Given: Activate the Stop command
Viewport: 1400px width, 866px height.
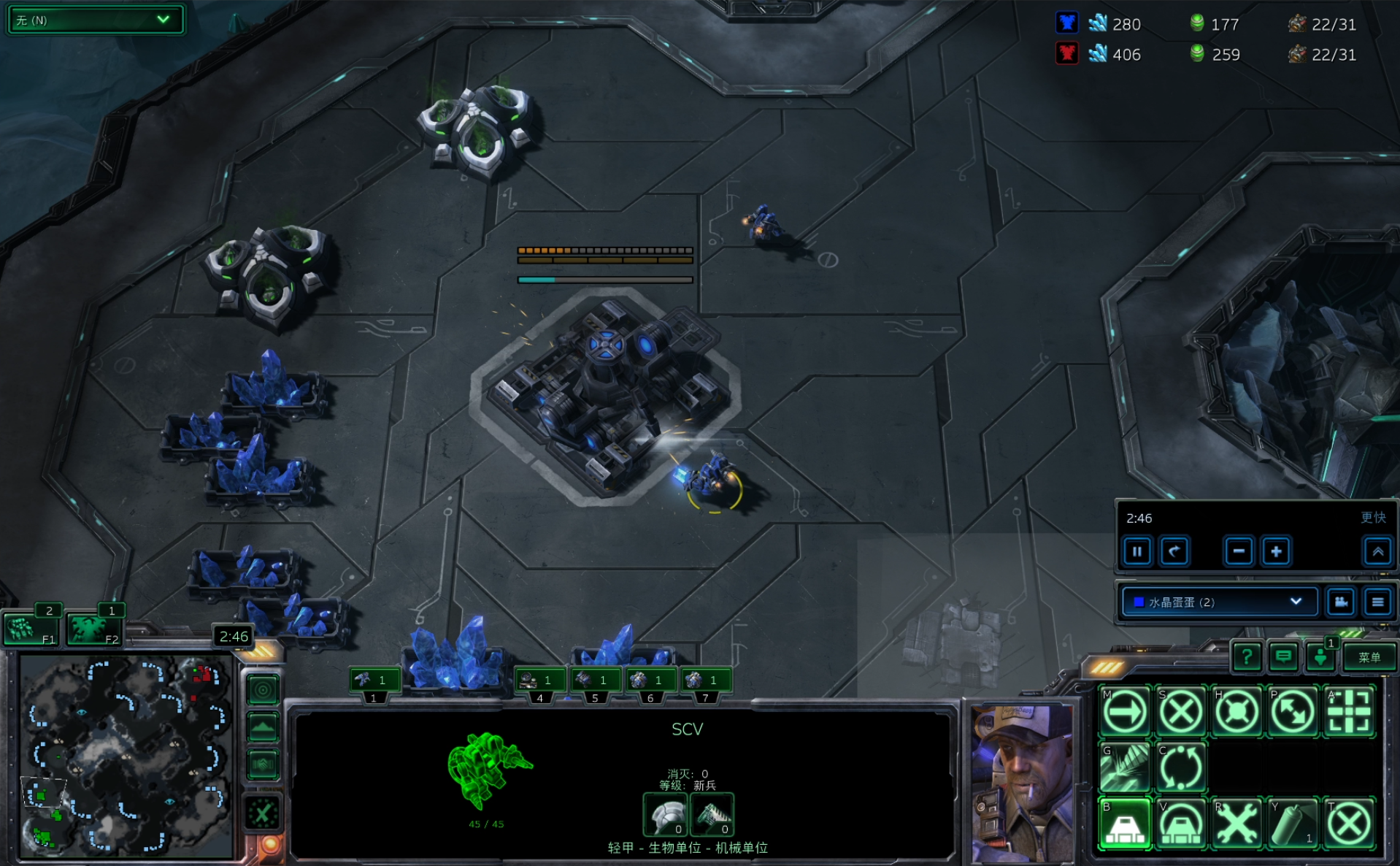Looking at the screenshot, I should tap(1181, 710).
